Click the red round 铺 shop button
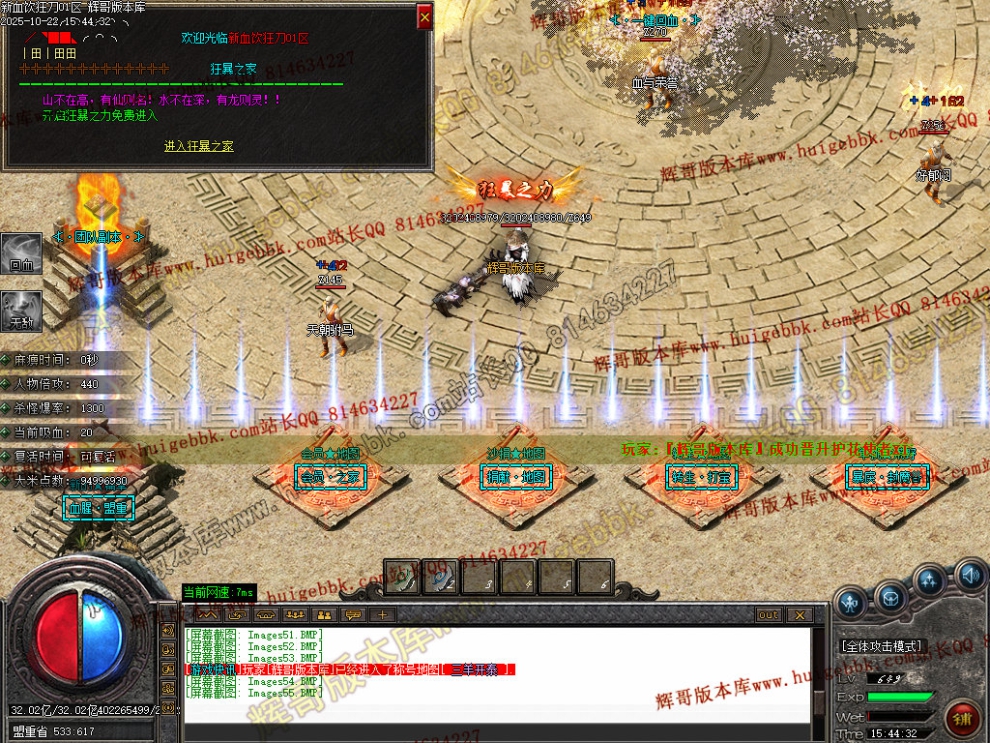990x743 pixels. 965,716
